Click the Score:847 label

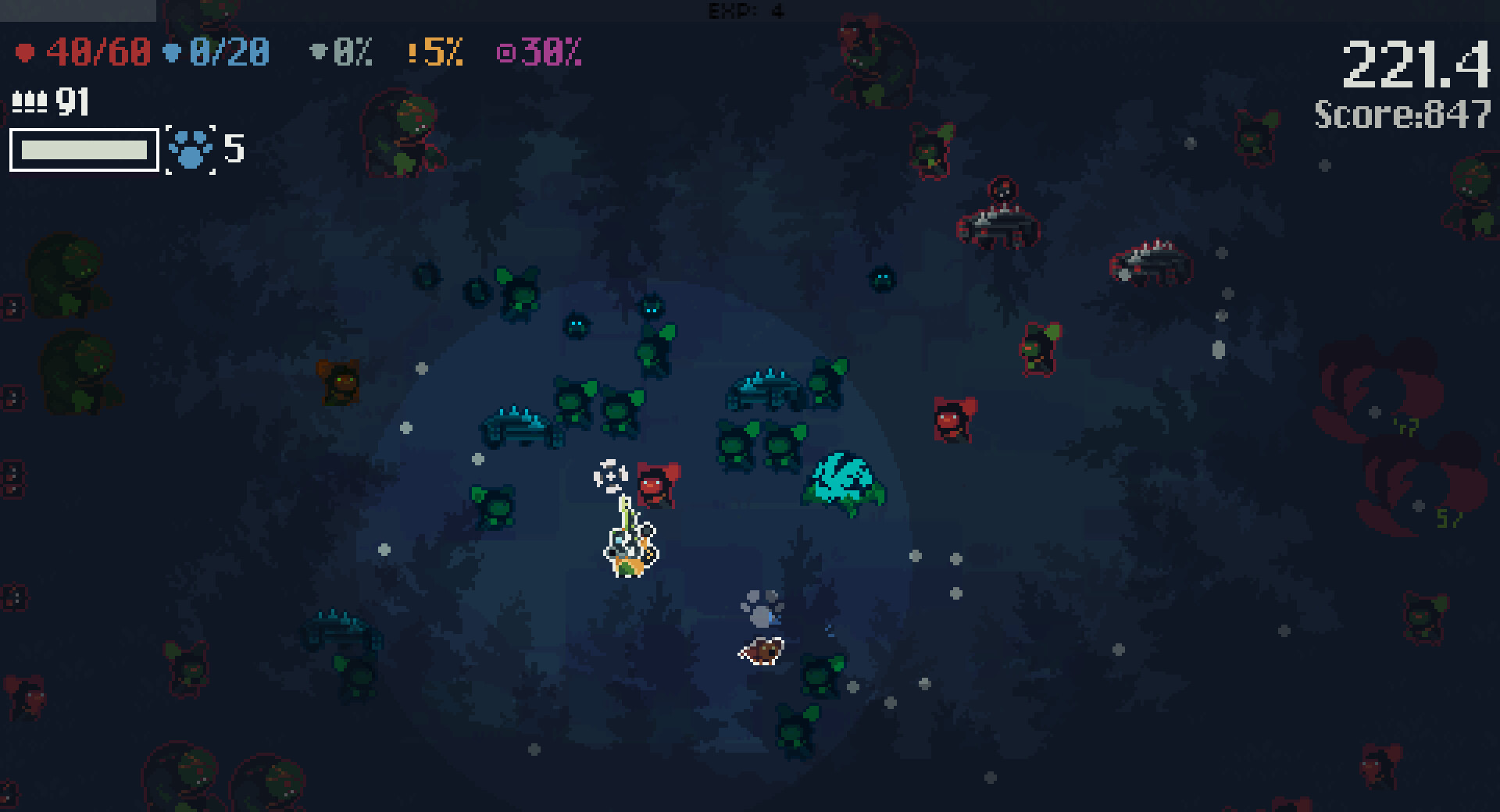(1401, 113)
